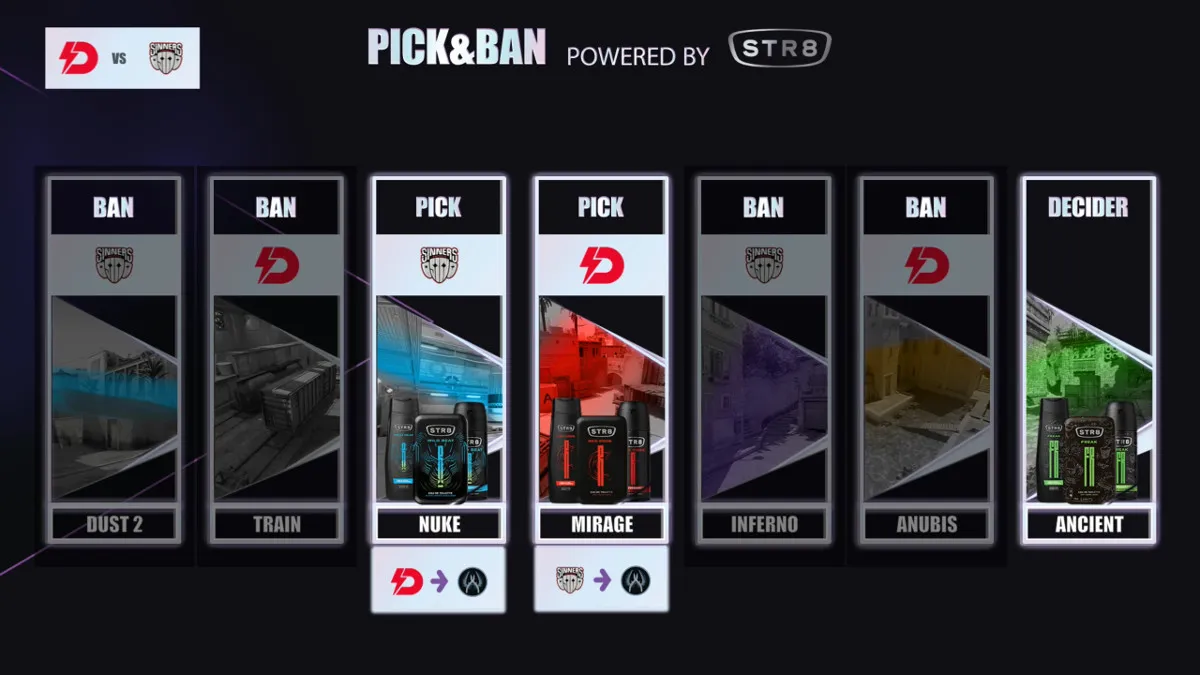Select the Dust 2 ban card
This screenshot has height=675, width=1200.
coord(114,360)
